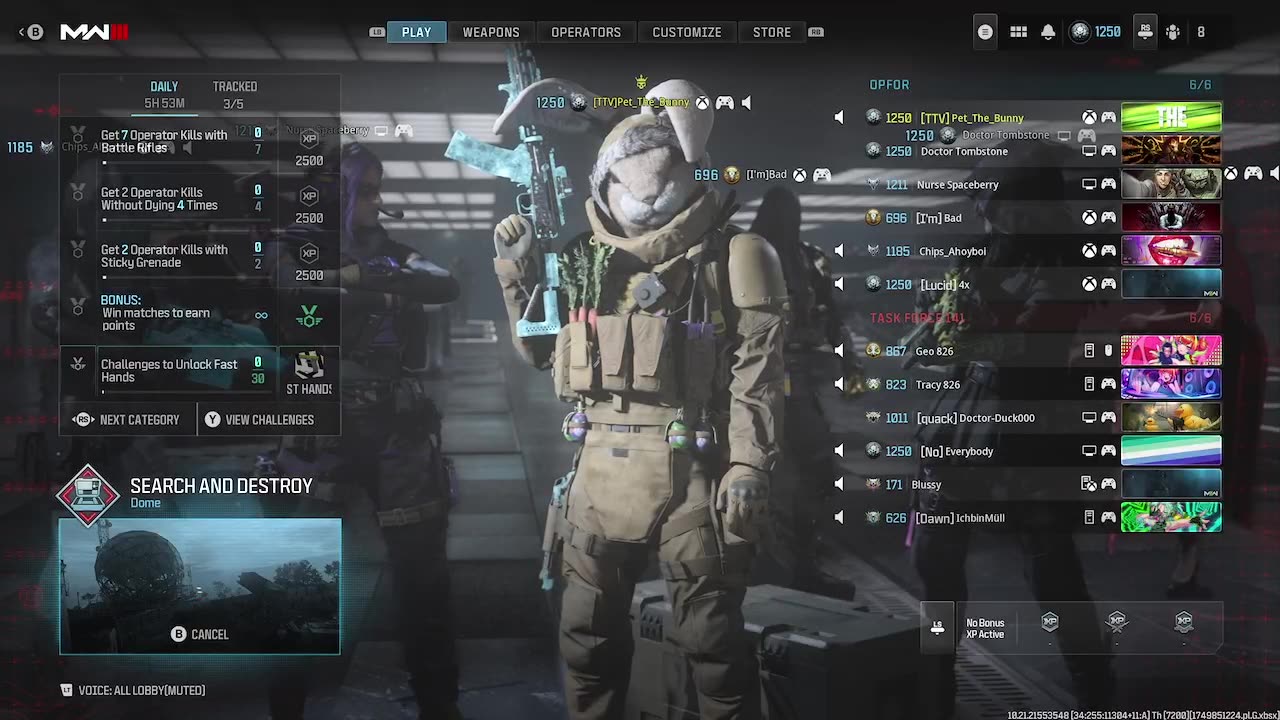Mute player Blussy with speaker icon

pyautogui.click(x=839, y=485)
